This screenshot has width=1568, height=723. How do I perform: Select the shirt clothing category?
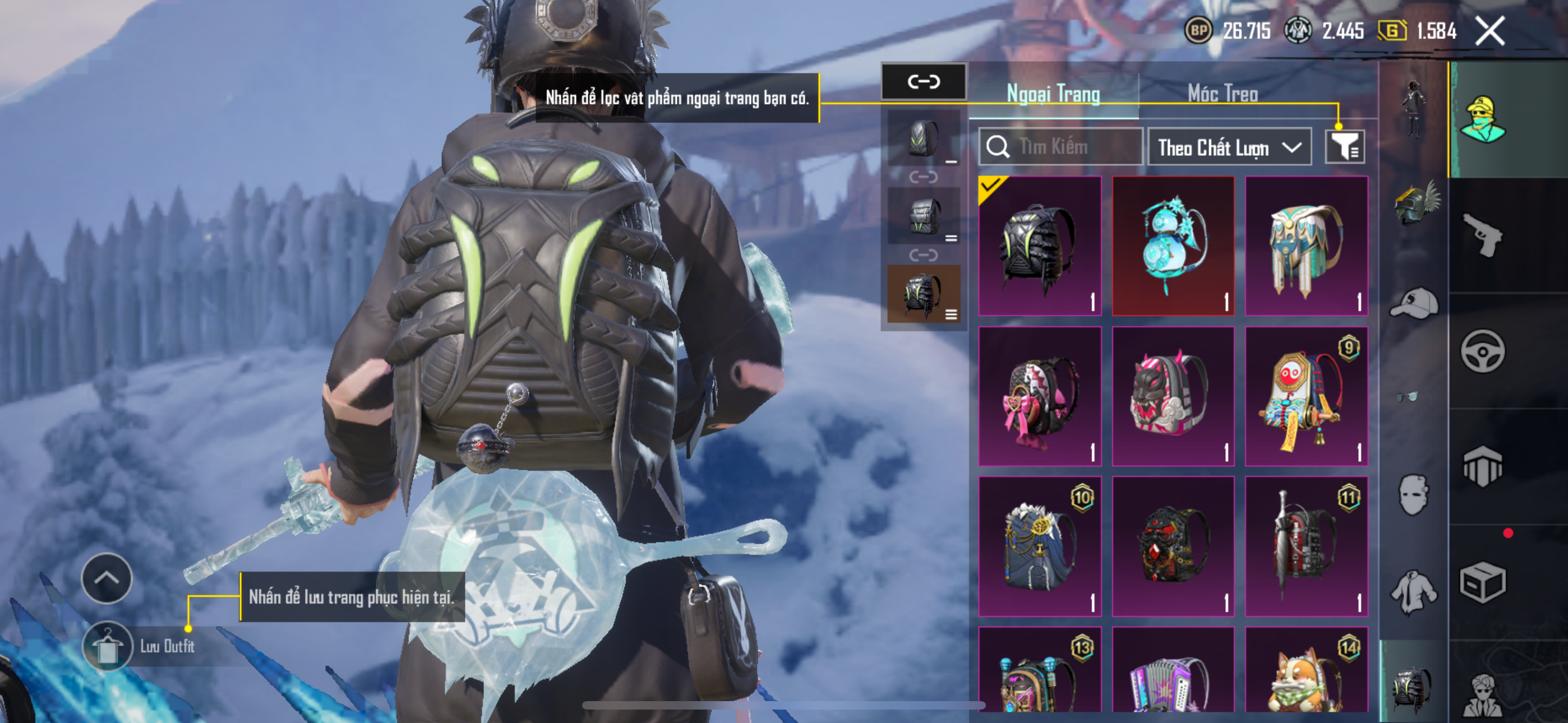coord(1413,591)
